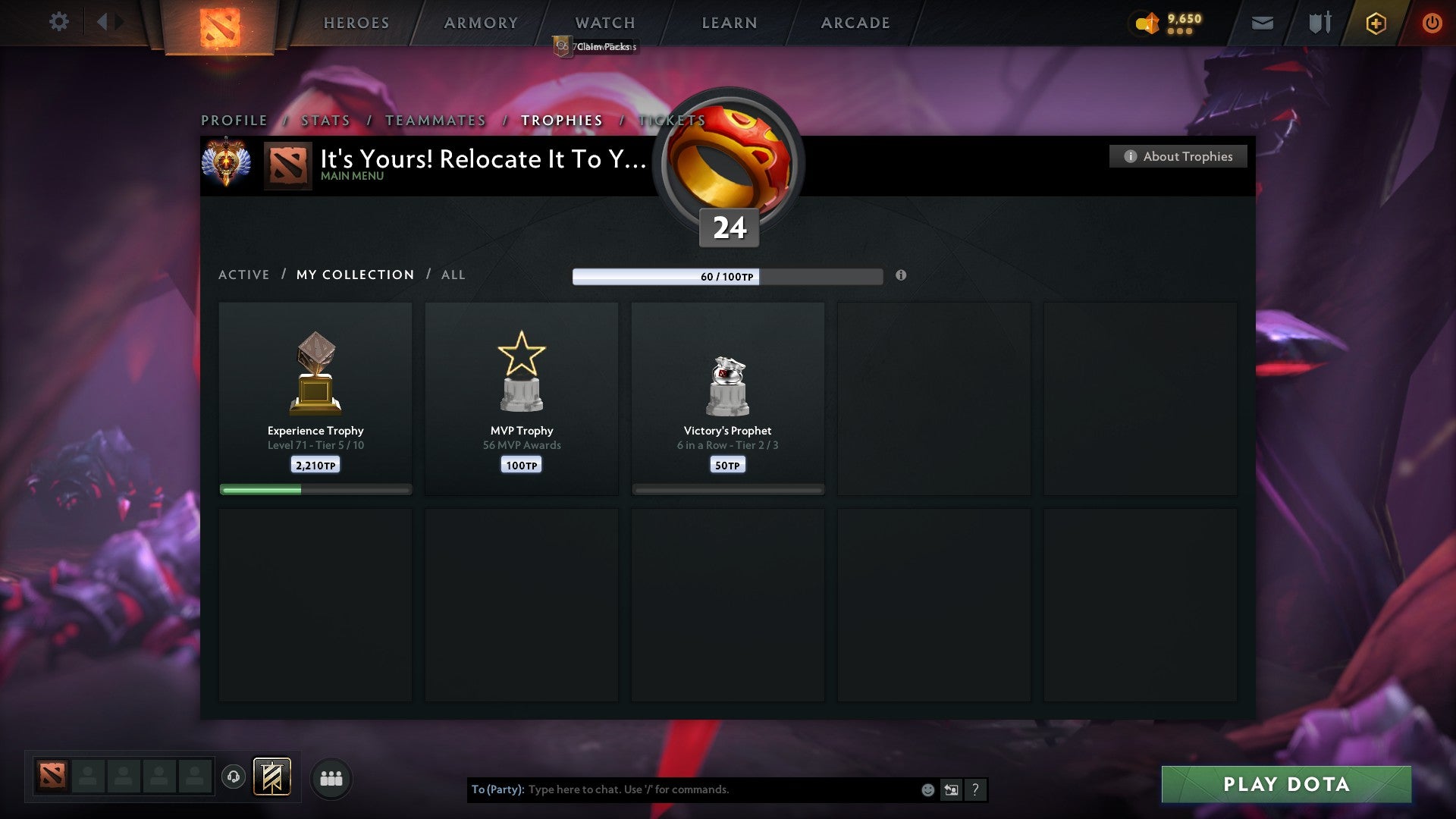Open the friends list group icon
This screenshot has width=1456, height=819.
click(x=331, y=777)
